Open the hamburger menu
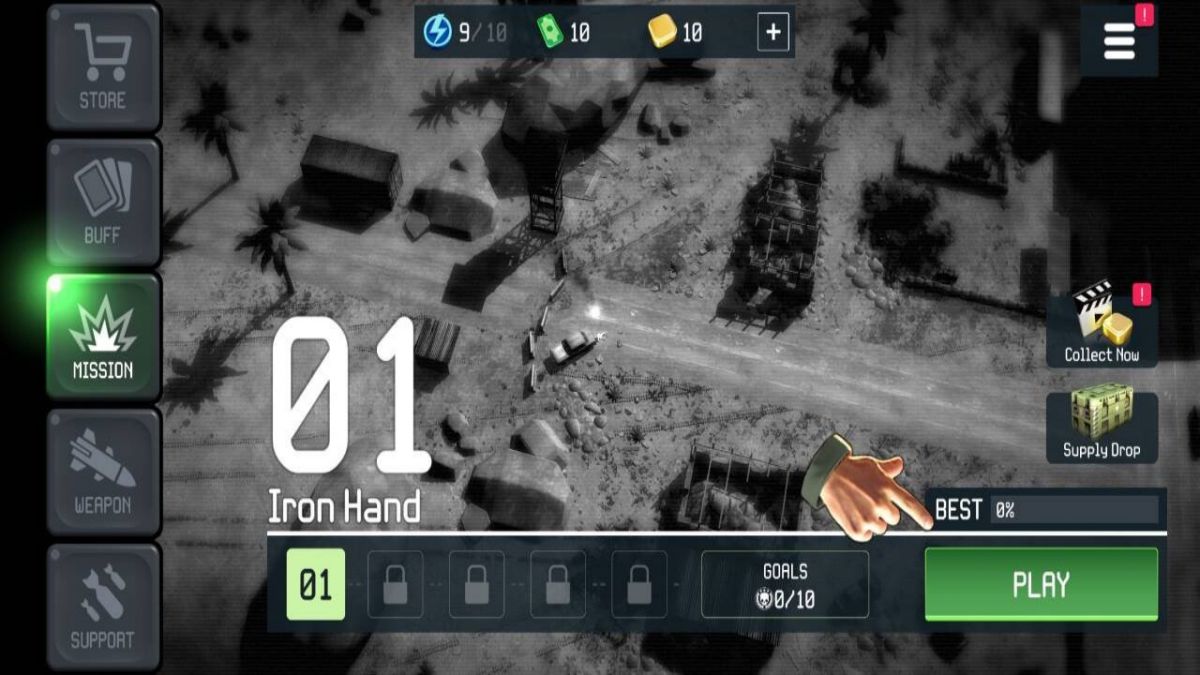Screen dimensions: 1200x675 pos(1119,41)
